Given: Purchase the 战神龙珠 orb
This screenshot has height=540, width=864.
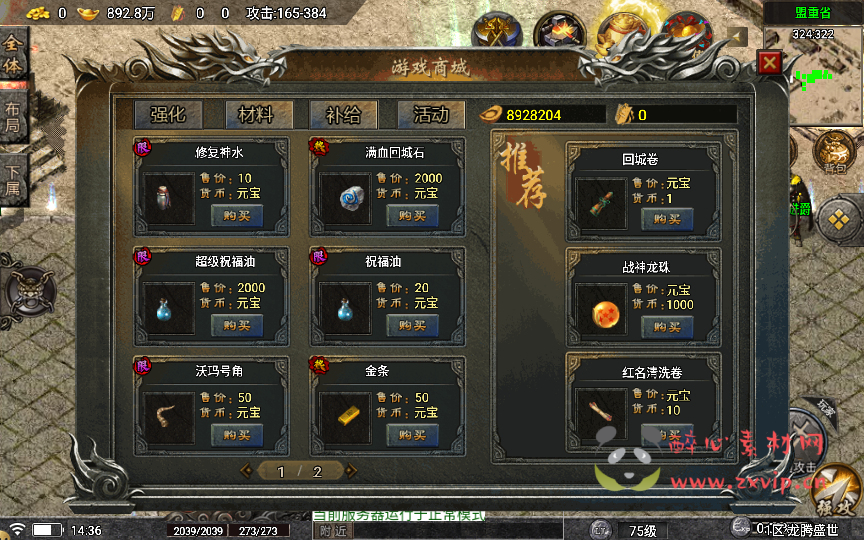Looking at the screenshot, I should click(667, 326).
